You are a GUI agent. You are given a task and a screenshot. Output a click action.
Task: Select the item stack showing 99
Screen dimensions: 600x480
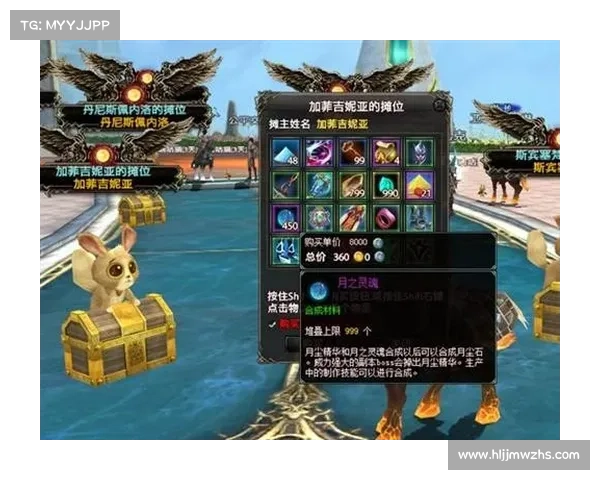(x=352, y=151)
